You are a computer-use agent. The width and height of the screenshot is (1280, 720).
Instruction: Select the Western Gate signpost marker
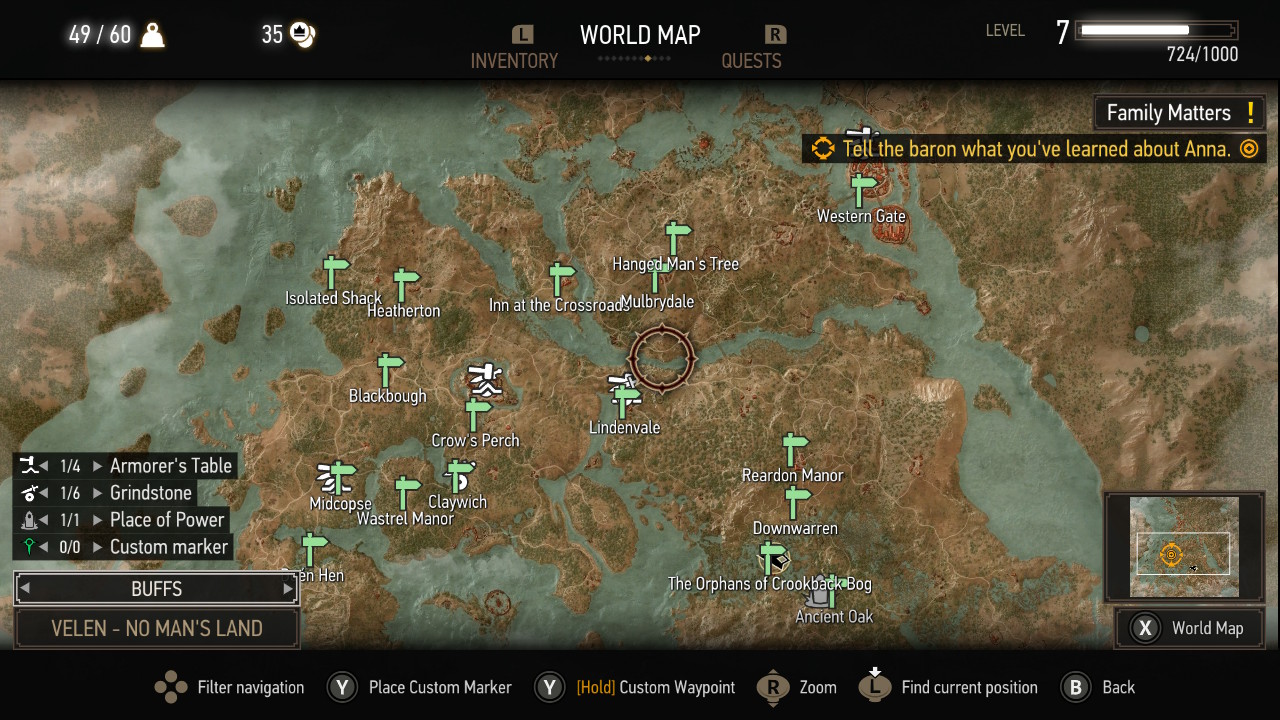click(862, 190)
